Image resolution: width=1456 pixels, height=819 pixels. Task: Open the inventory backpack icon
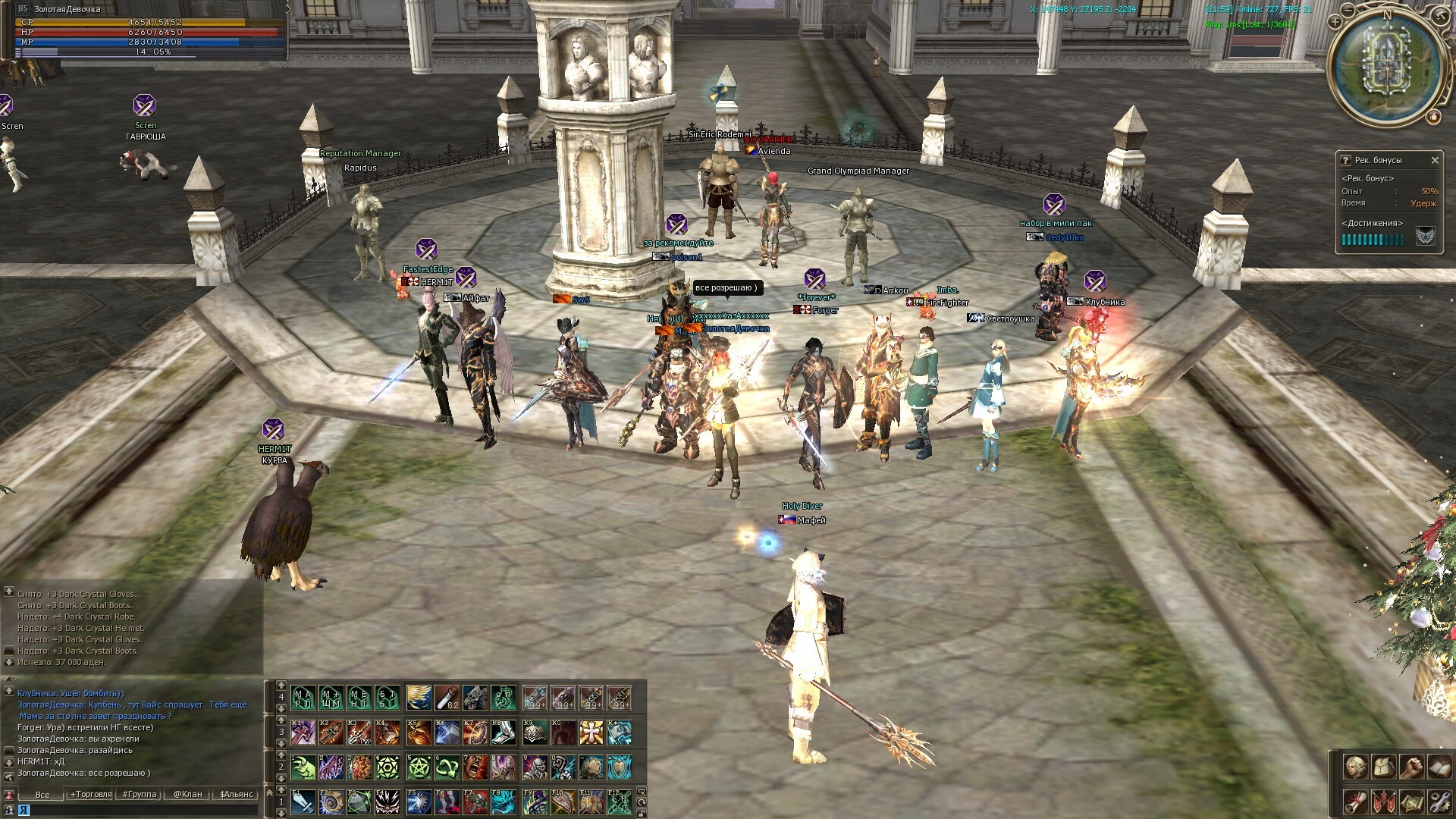pyautogui.click(x=1383, y=767)
